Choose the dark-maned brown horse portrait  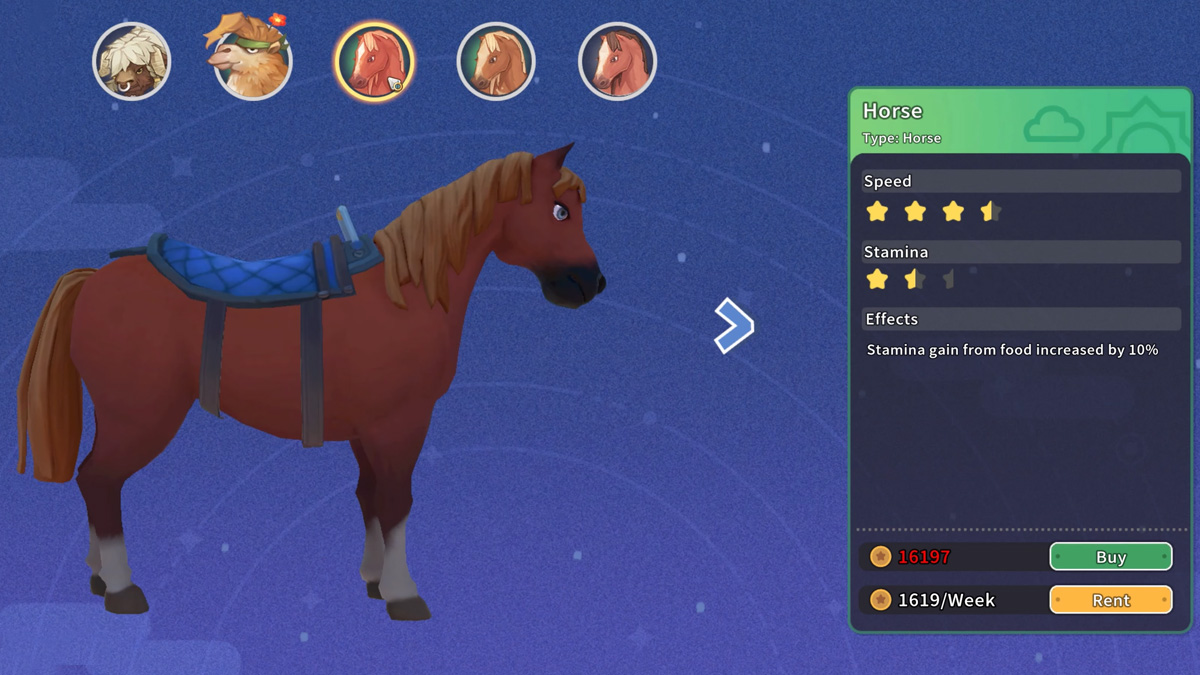[x=617, y=61]
